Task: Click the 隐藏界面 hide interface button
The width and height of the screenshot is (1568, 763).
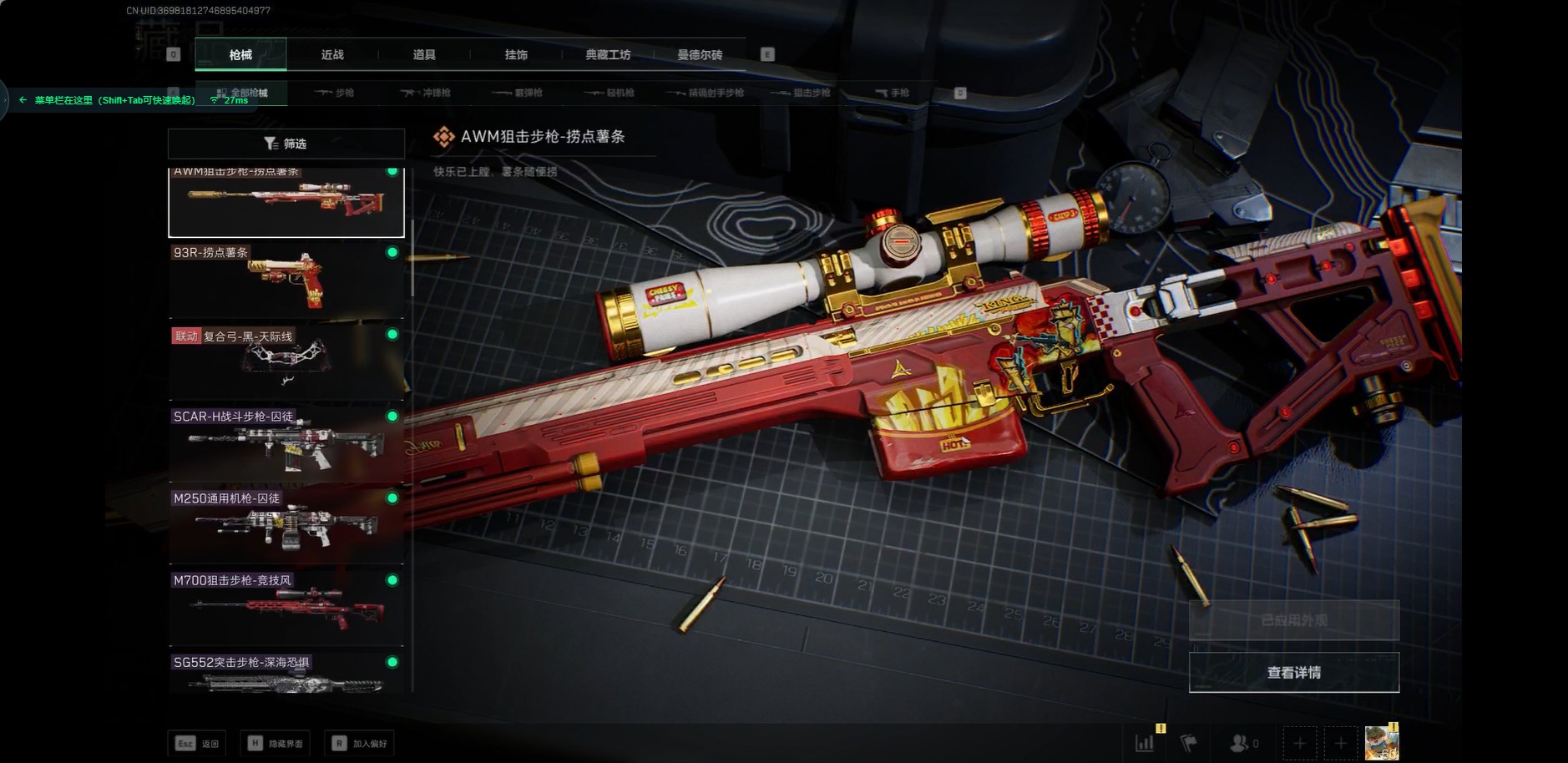Action: point(276,744)
